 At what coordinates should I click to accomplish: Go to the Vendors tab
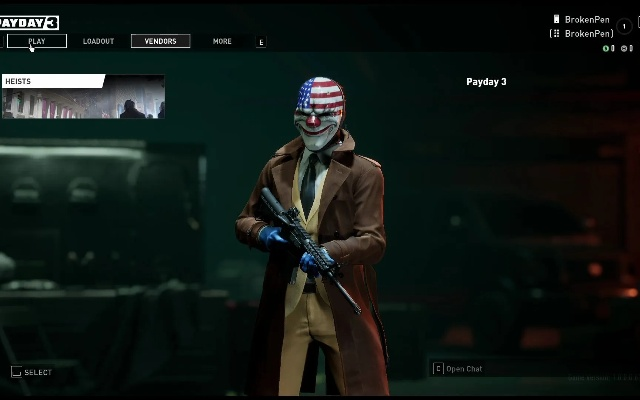(160, 41)
